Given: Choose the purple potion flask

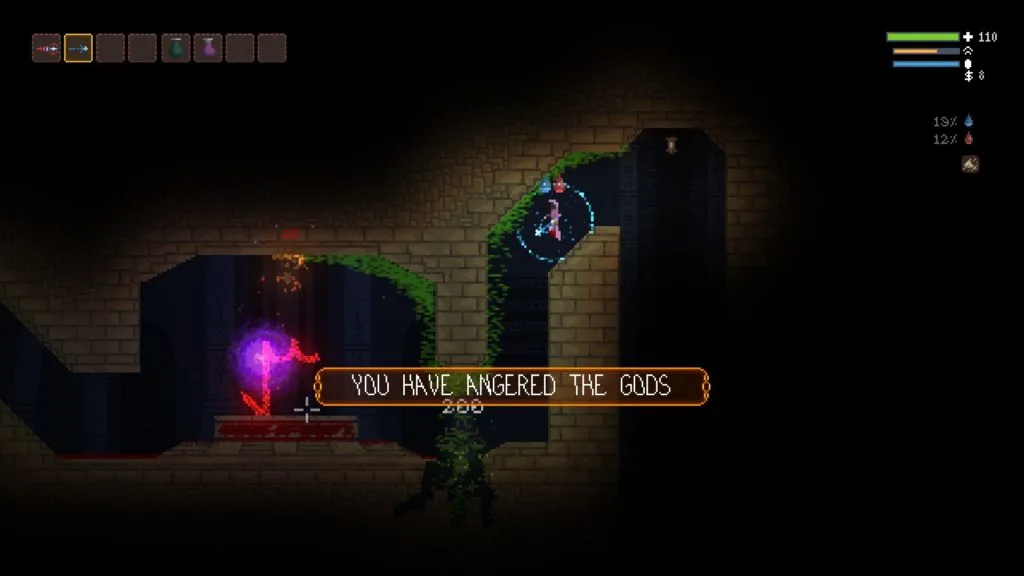Looking at the screenshot, I should click(x=208, y=48).
